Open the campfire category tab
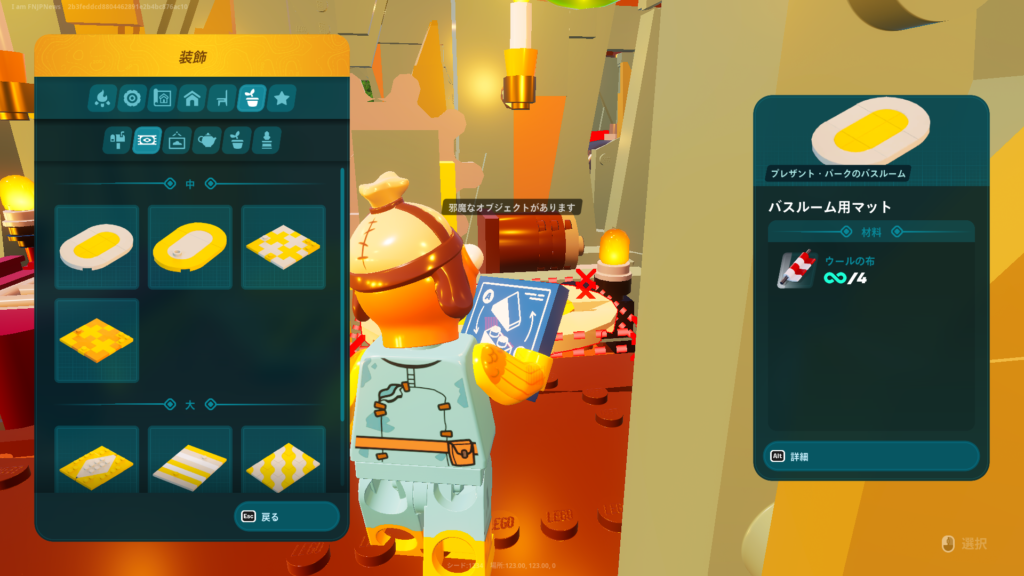Screen dimensions: 1024x576 102,98
